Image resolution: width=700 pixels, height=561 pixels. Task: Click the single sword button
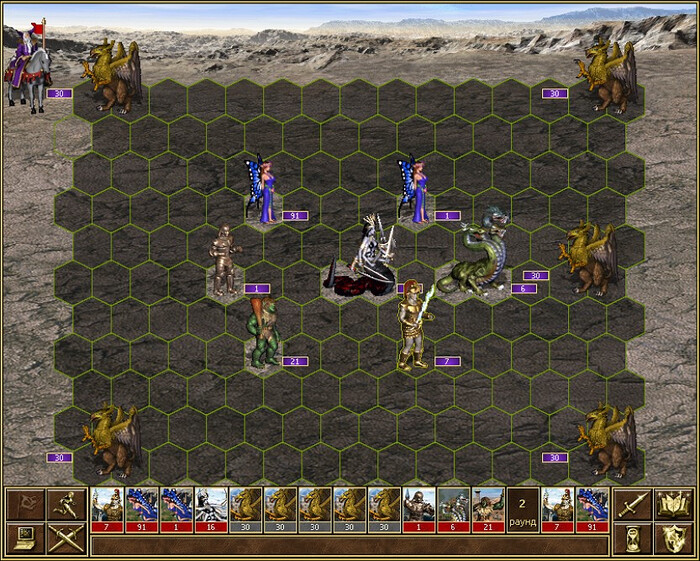tap(633, 504)
